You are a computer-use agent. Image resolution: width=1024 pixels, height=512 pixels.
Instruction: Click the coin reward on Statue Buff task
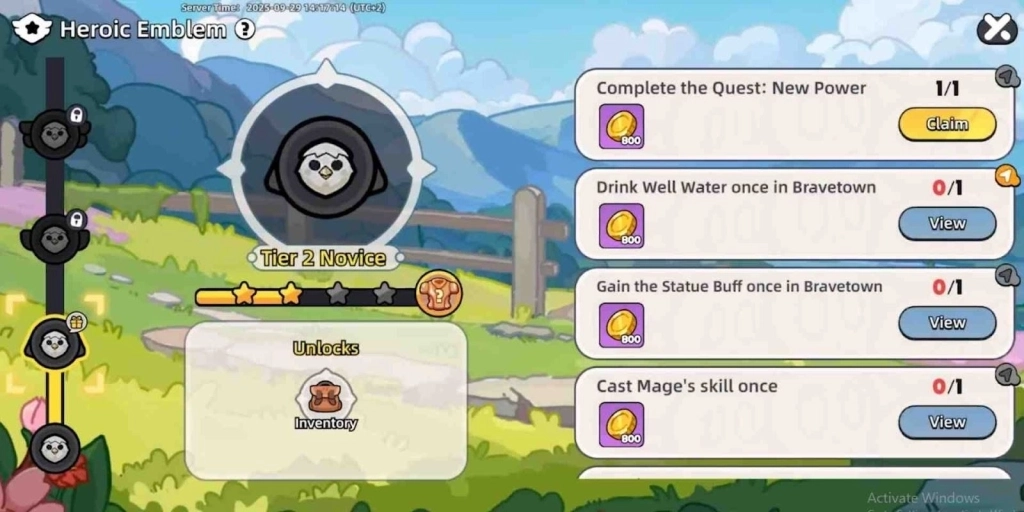(x=621, y=325)
